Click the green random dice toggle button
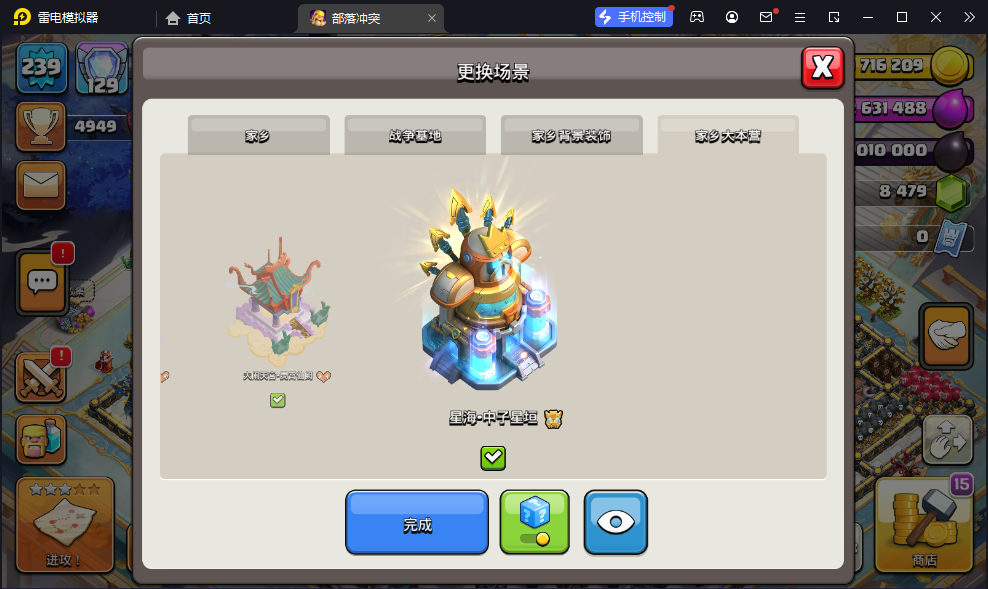The height and width of the screenshot is (589, 988). click(x=534, y=522)
